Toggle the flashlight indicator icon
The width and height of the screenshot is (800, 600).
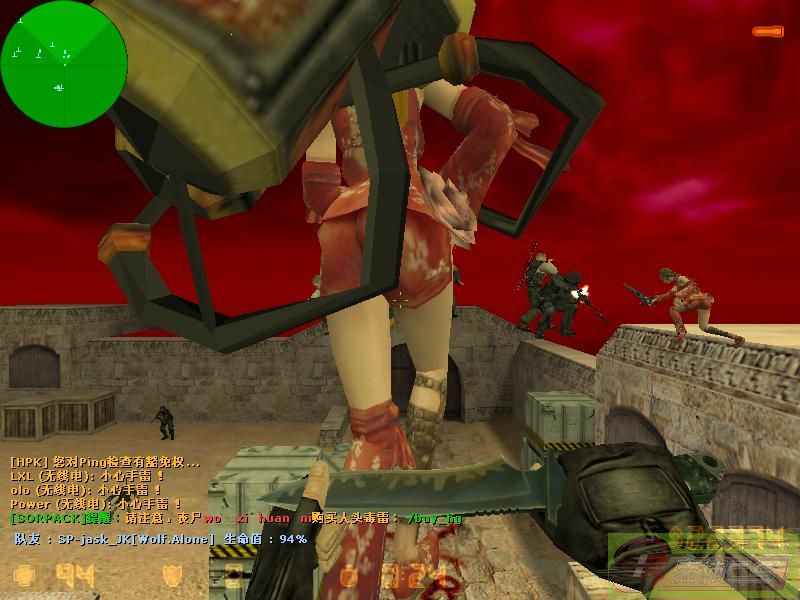tap(768, 32)
